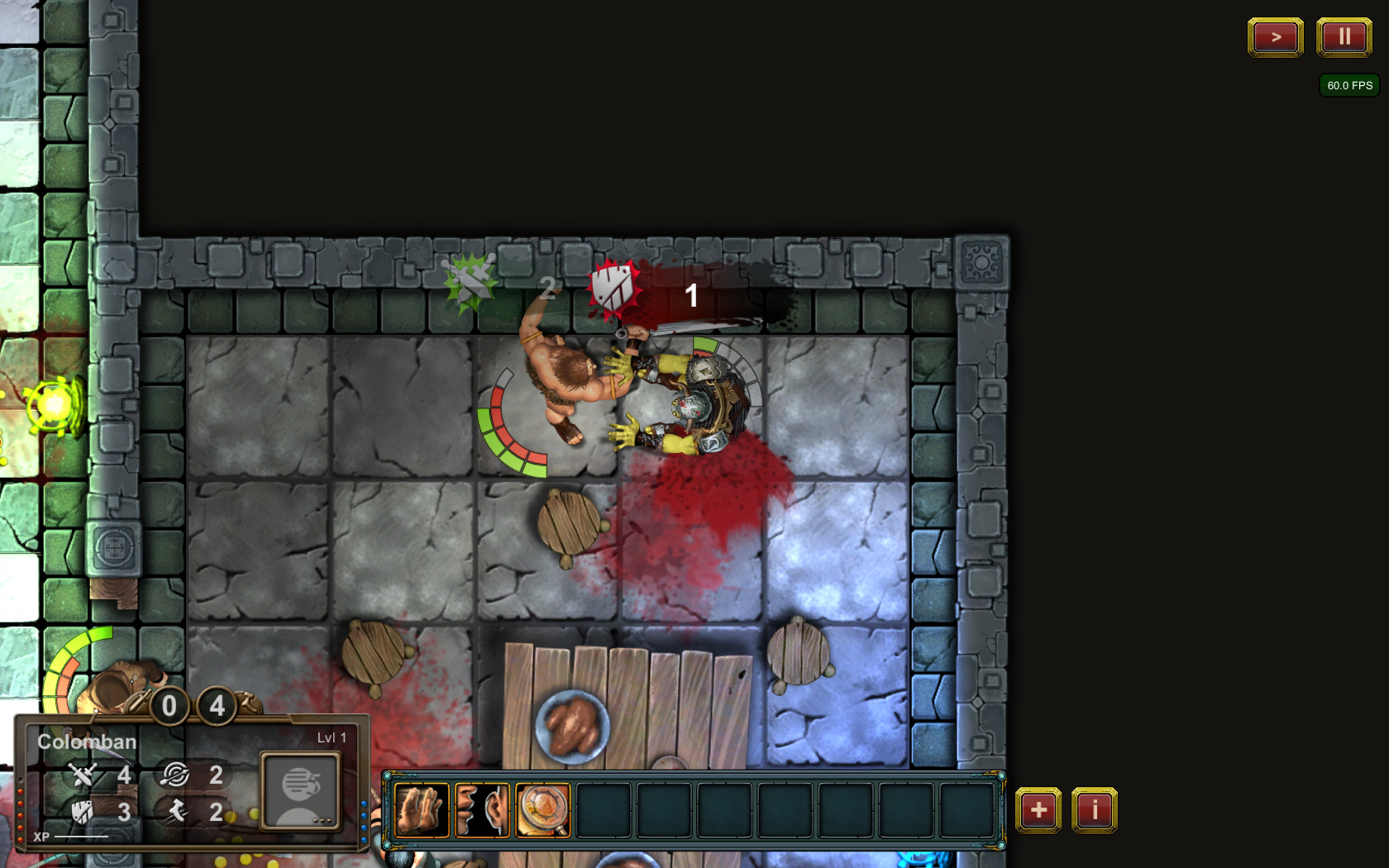Pause the game with the pause button

[1344, 37]
